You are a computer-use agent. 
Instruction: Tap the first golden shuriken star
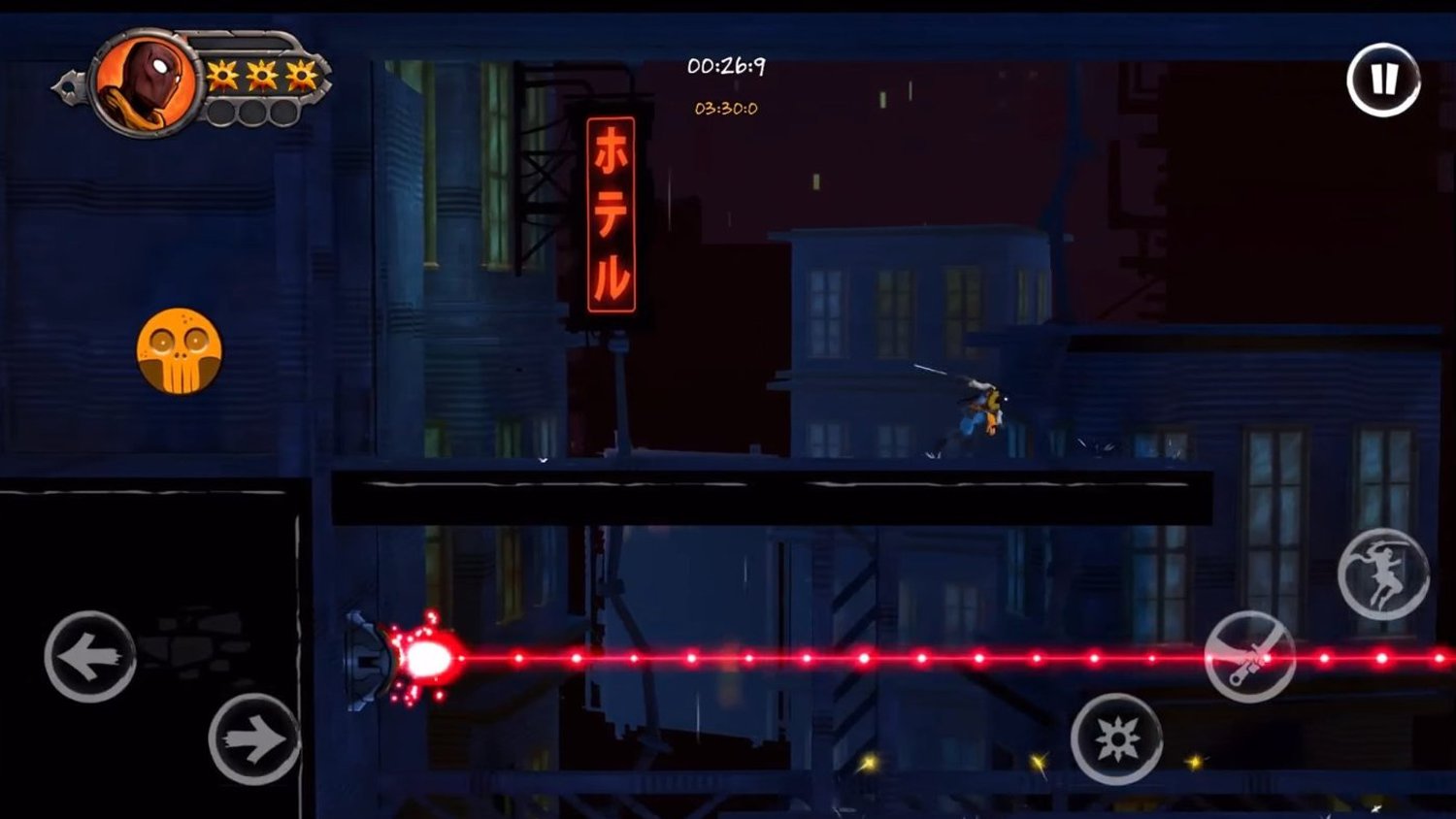[222, 74]
